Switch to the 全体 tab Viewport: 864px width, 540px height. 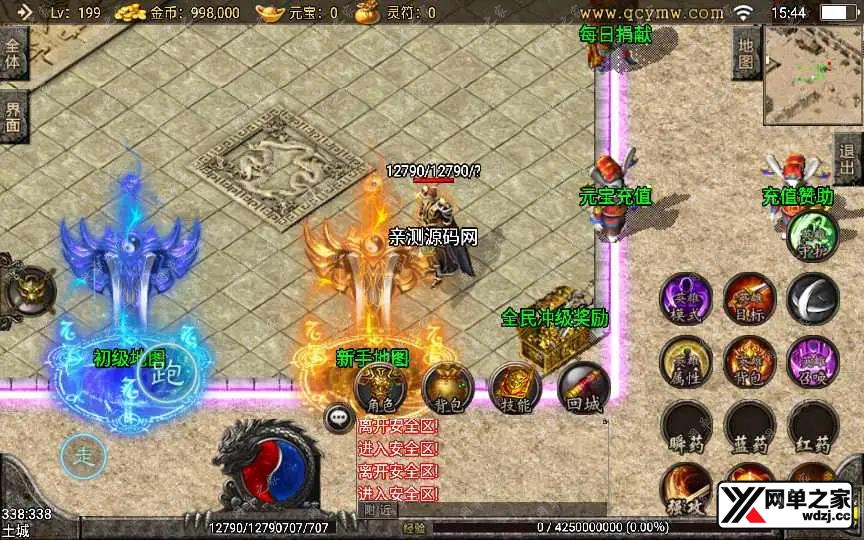[x=13, y=53]
